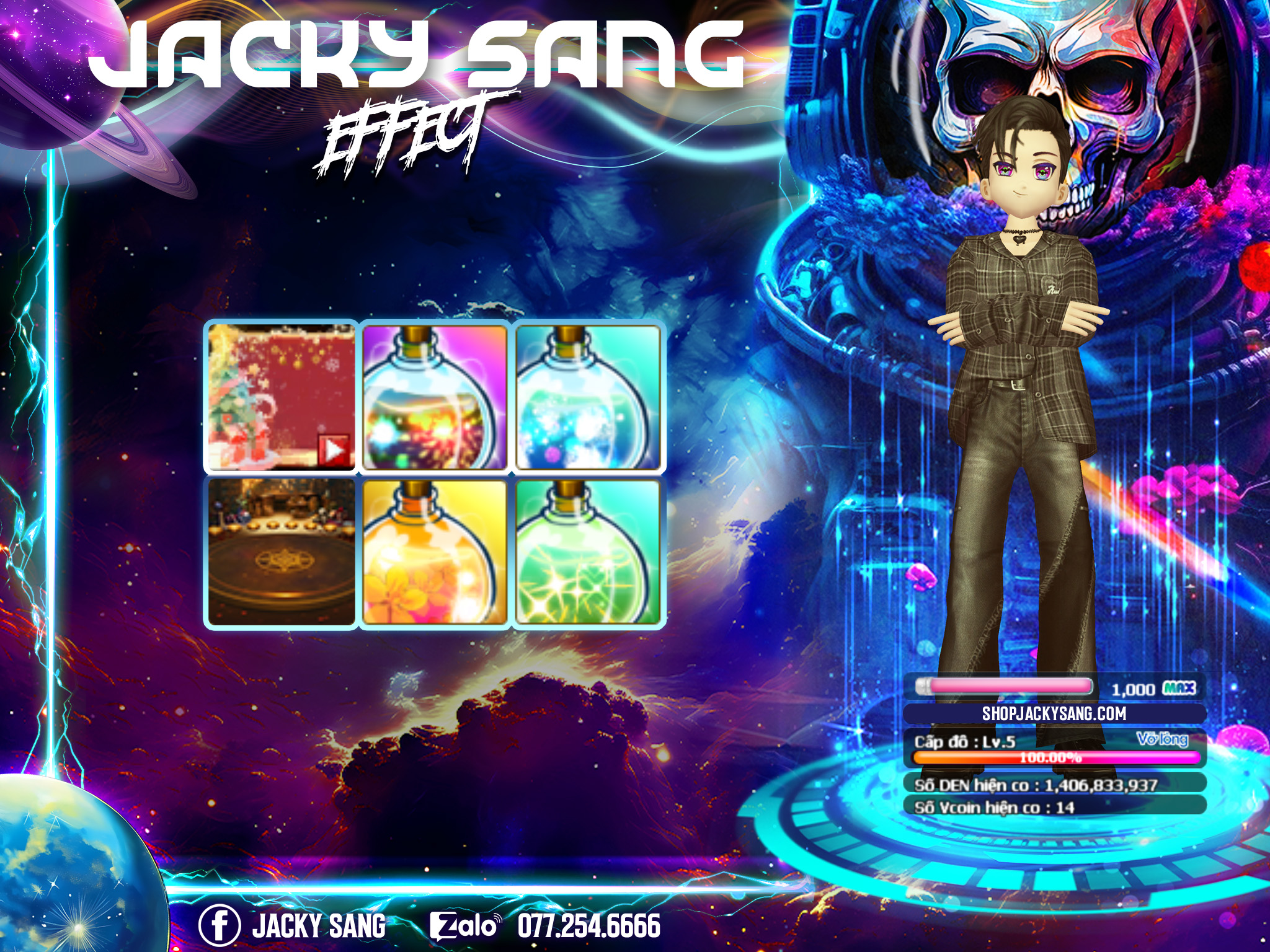Open the Jacky Sang Facebook icon
Image resolution: width=1270 pixels, height=952 pixels.
coord(219,925)
